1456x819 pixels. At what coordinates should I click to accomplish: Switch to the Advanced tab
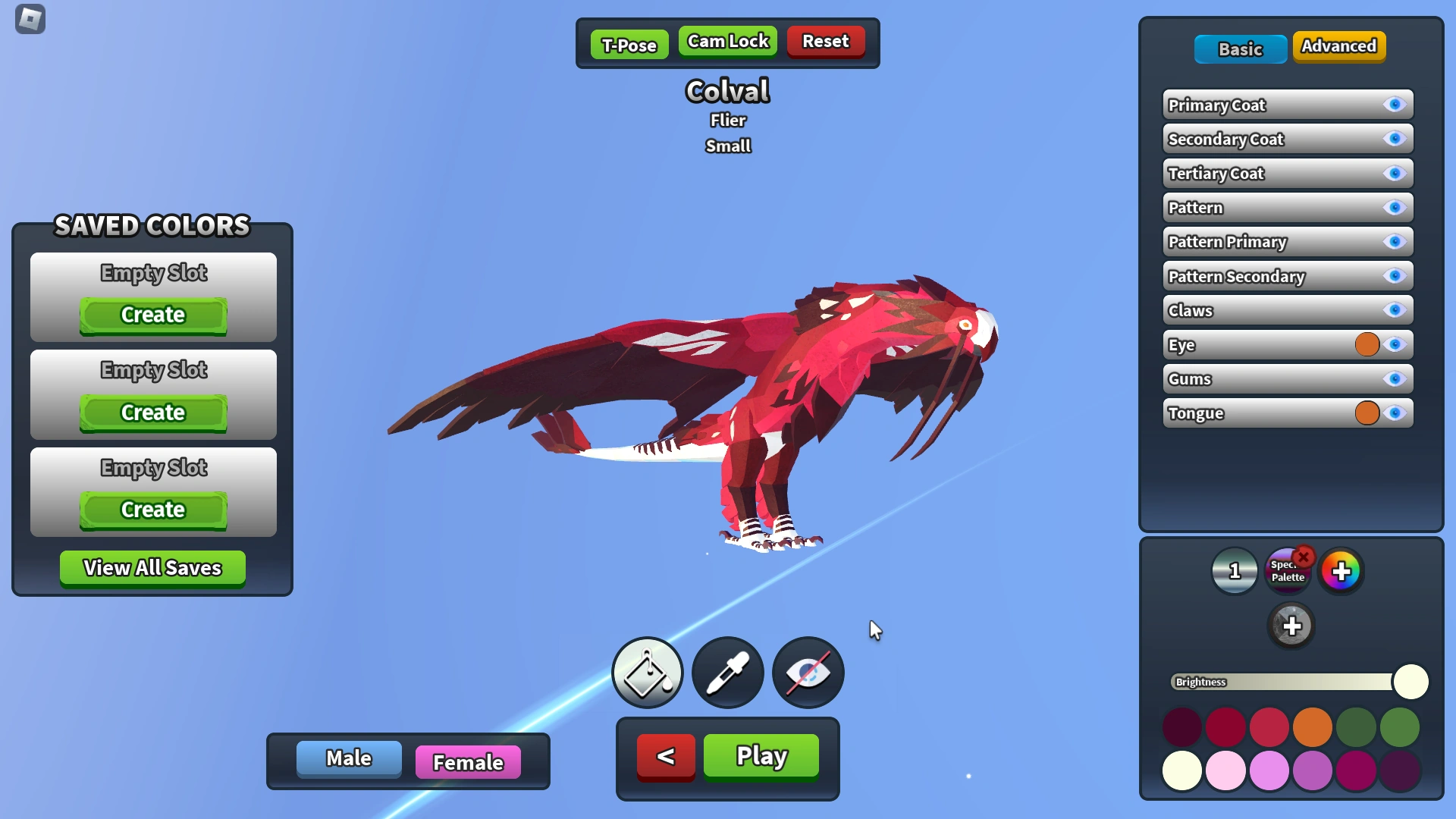tap(1338, 46)
